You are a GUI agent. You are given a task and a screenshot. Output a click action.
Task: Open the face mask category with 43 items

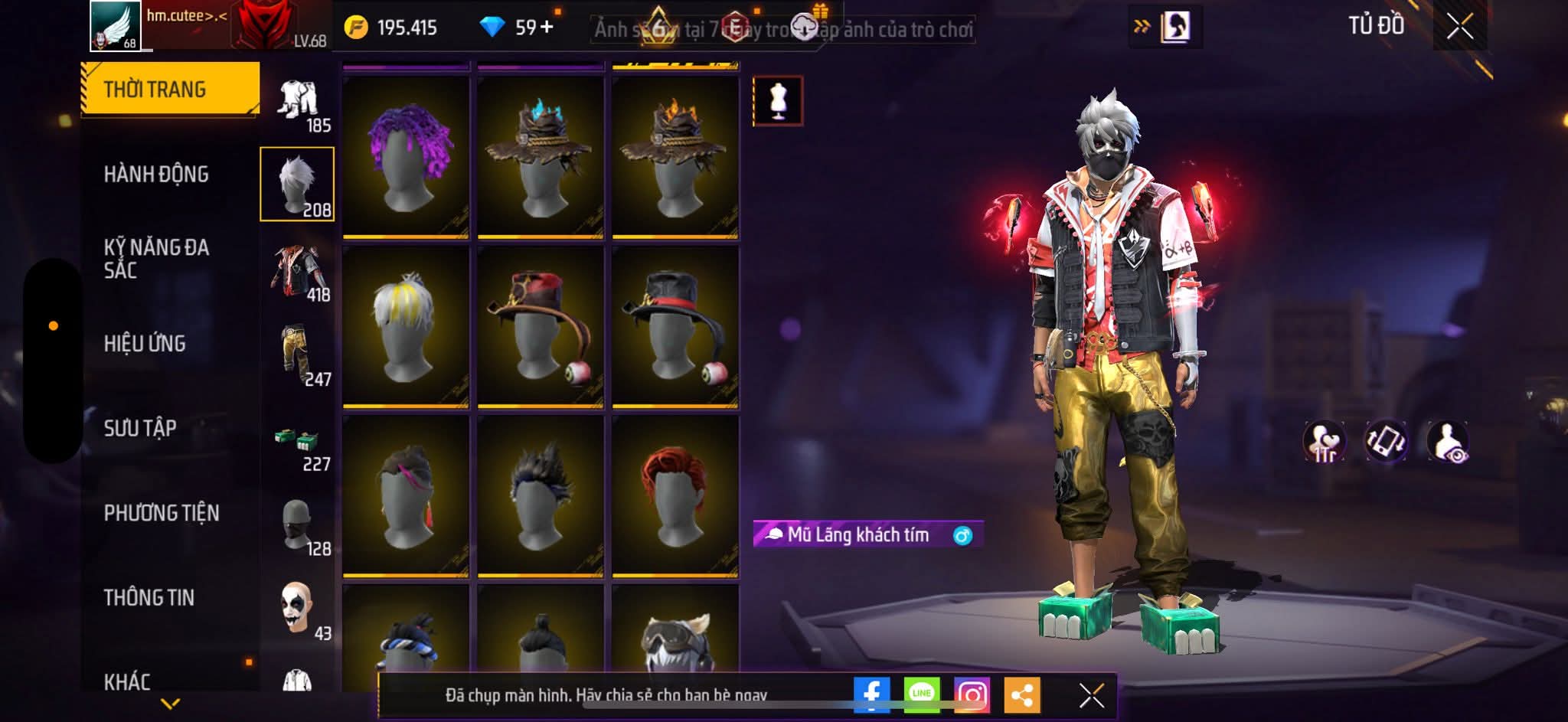coord(298,609)
